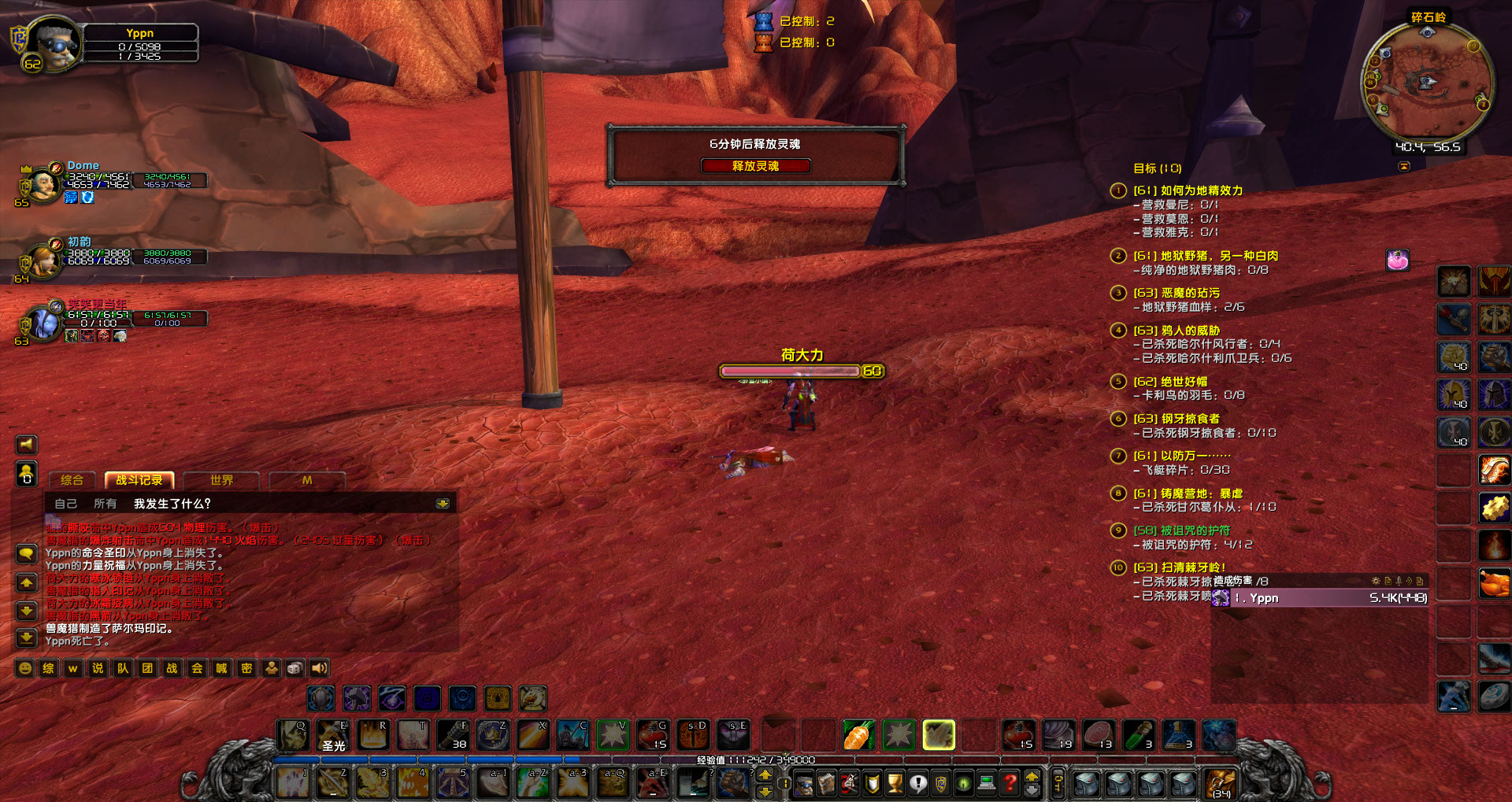Open the achievements trophy icon
Viewport: 1512px width, 802px height.
(x=896, y=783)
